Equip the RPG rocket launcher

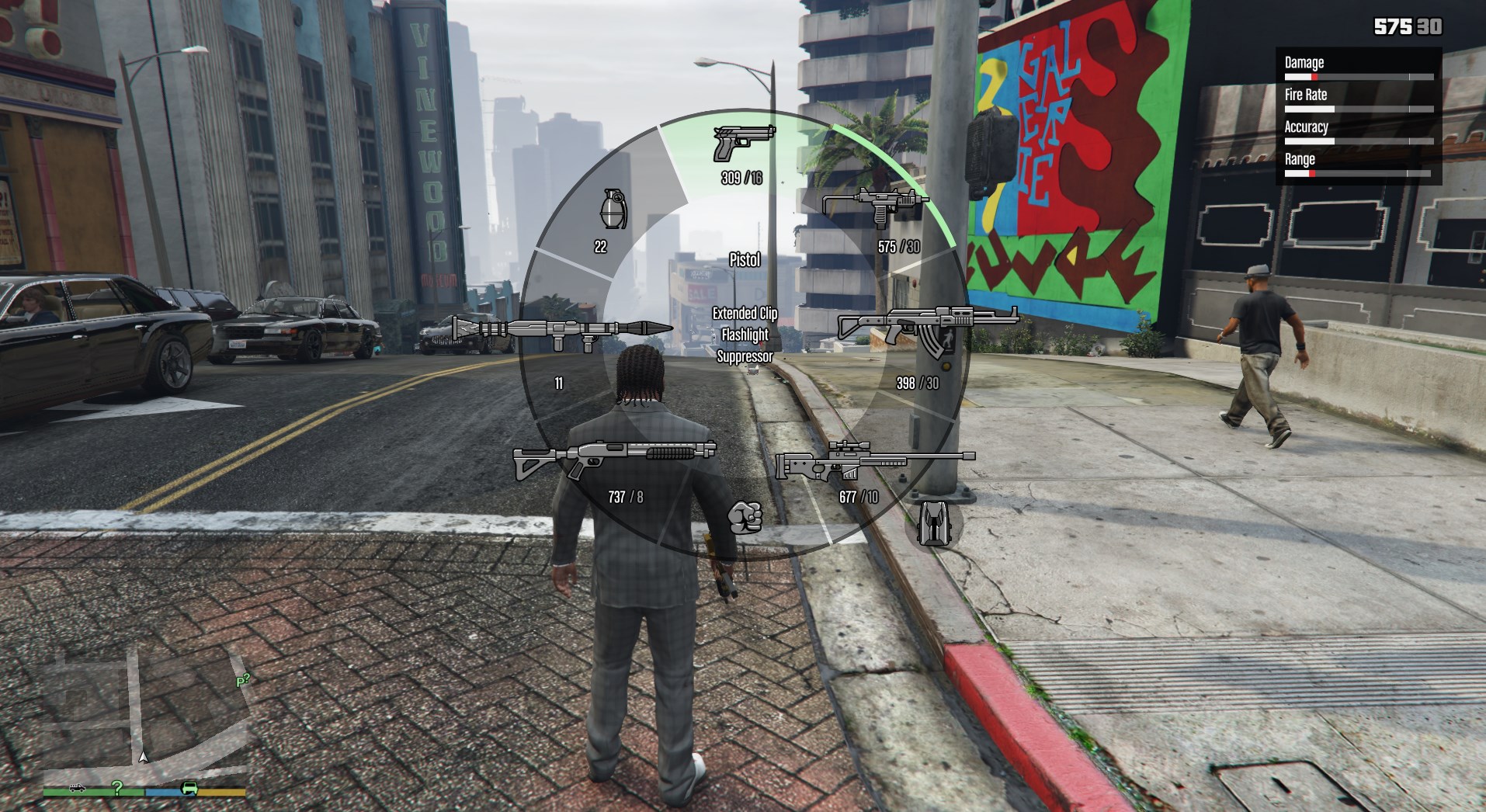(561, 331)
